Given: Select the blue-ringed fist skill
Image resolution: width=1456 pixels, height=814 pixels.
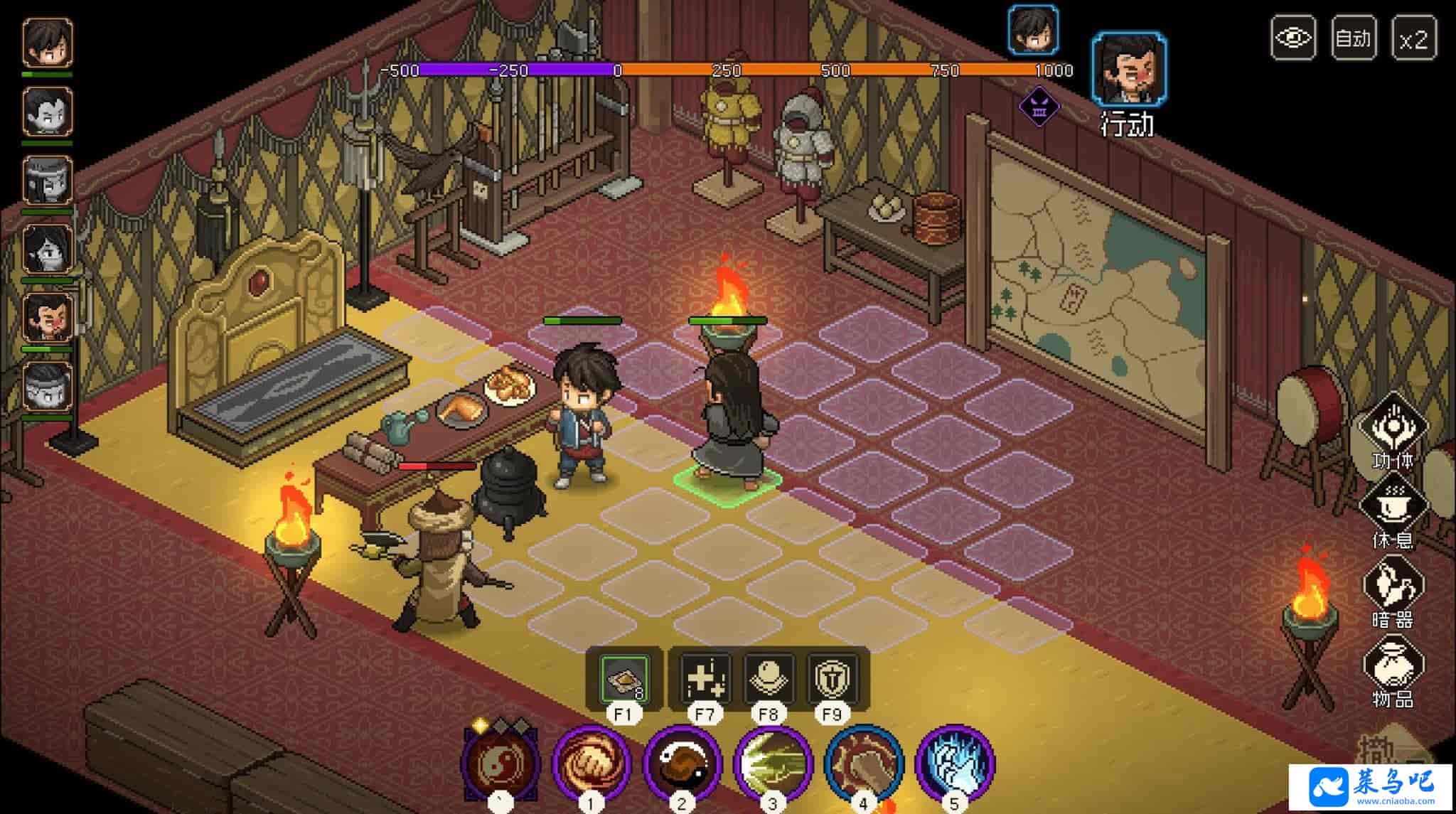Looking at the screenshot, I should point(864,764).
